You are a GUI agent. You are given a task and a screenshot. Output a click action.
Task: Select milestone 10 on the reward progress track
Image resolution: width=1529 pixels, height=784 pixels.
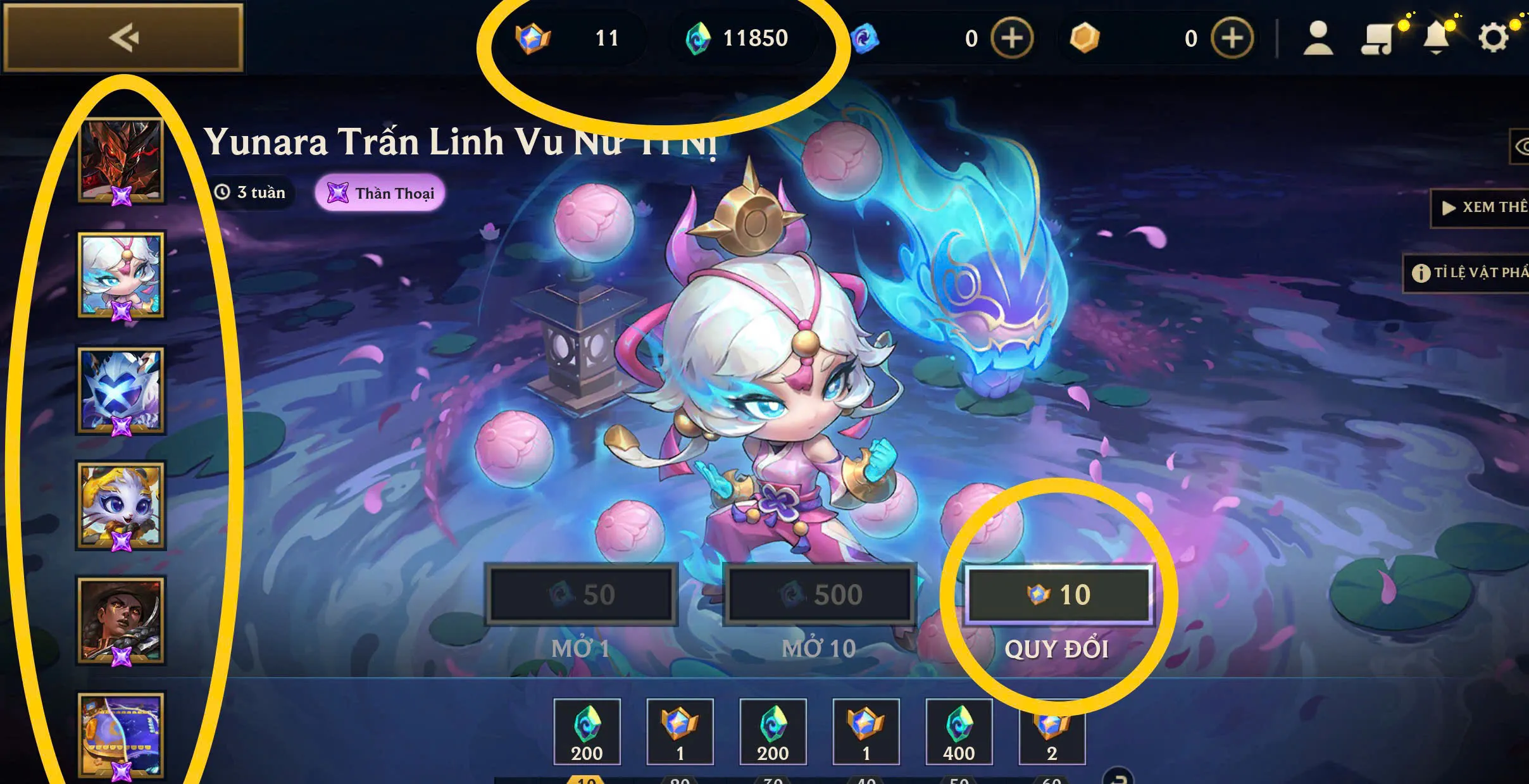click(x=585, y=780)
